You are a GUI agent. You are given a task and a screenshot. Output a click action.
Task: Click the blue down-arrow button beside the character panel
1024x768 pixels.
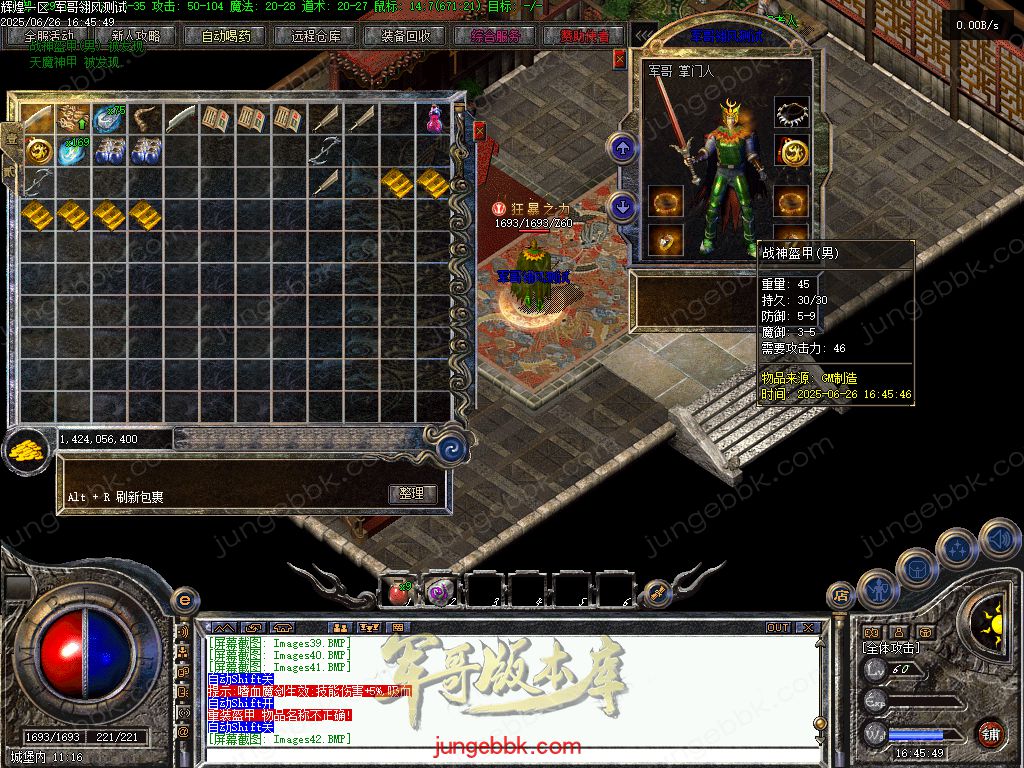[x=623, y=207]
